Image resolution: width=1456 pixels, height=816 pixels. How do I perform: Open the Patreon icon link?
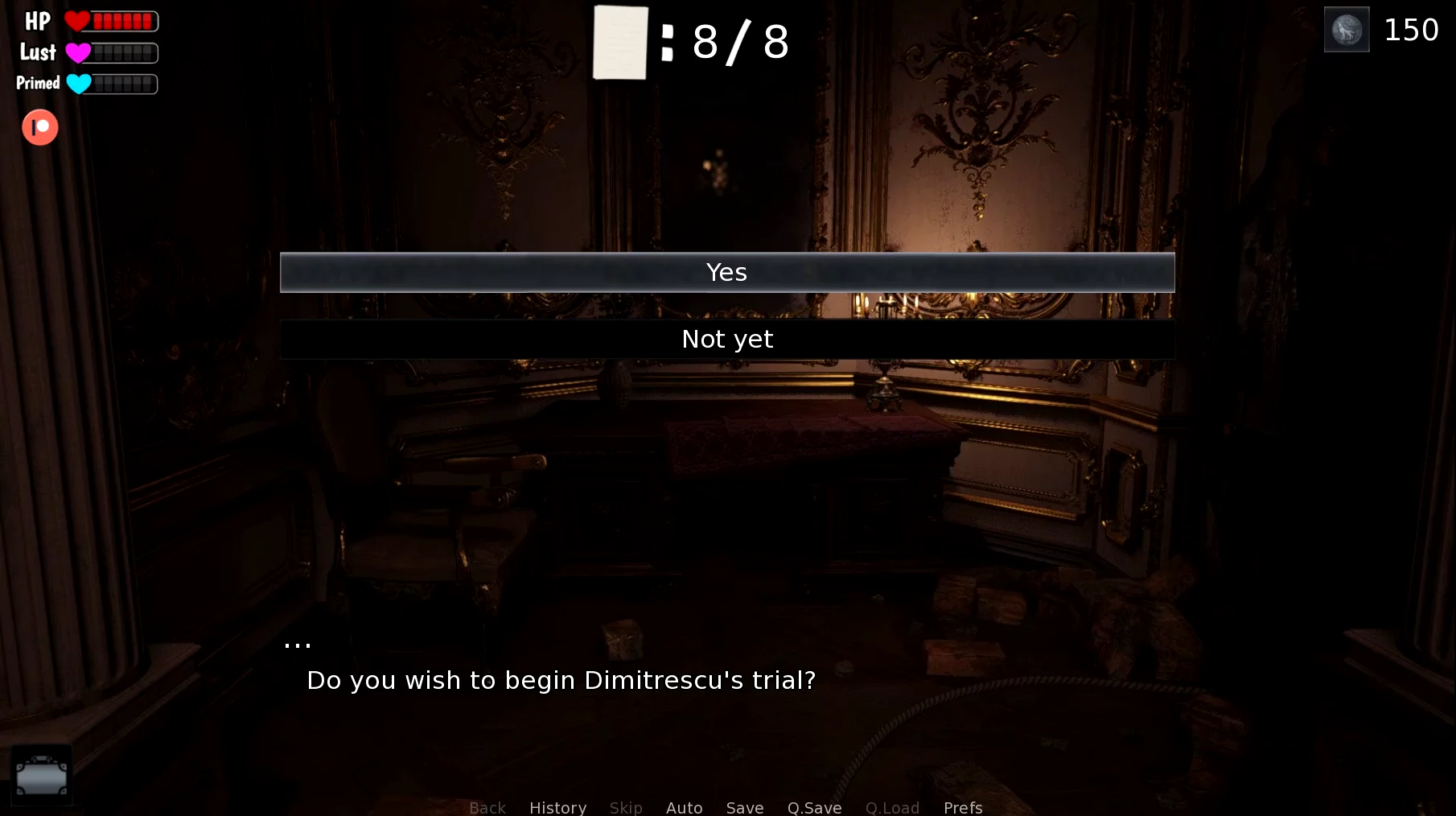[40, 127]
